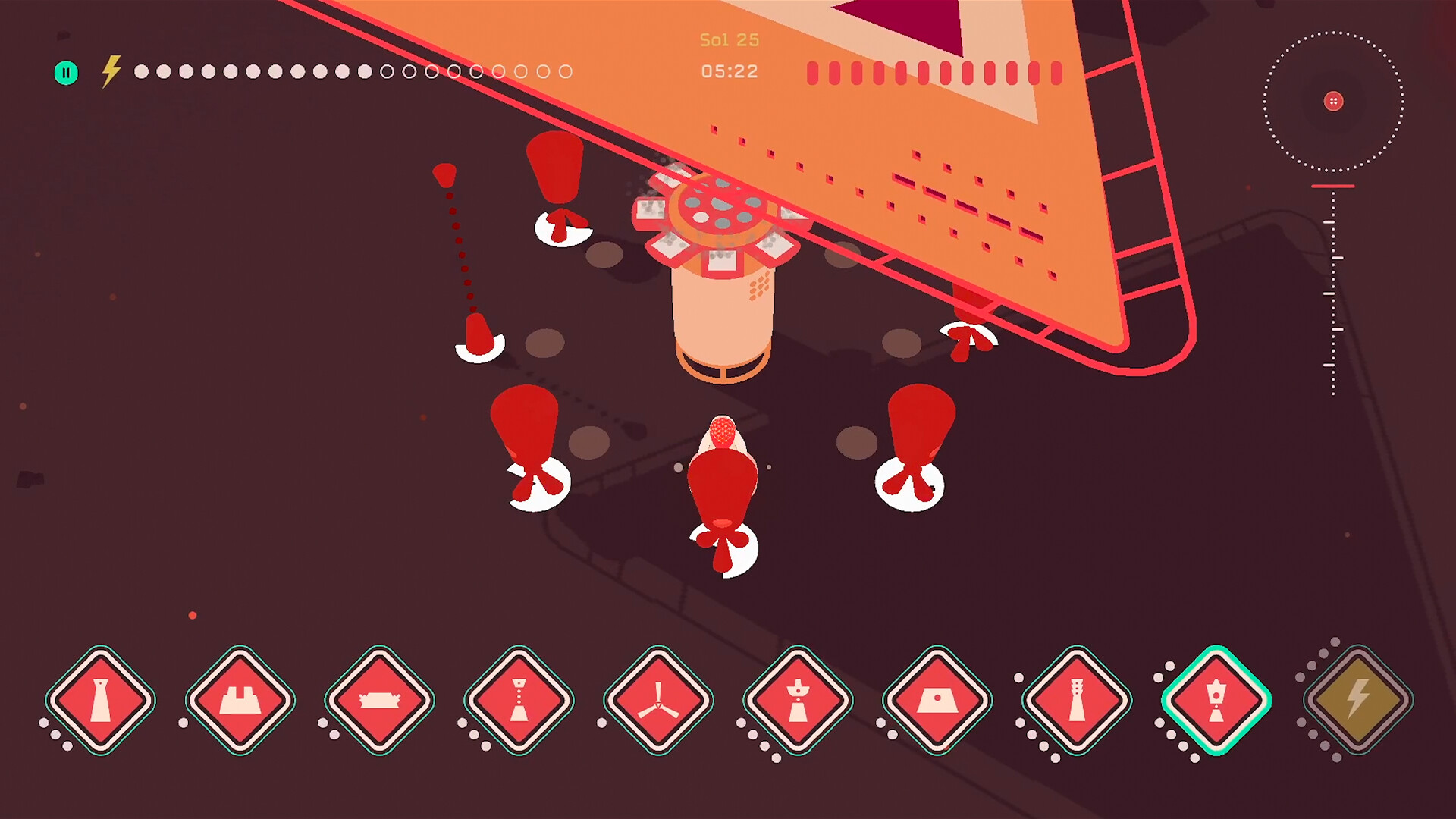Open the gold lightning energy panel

tap(1360, 701)
